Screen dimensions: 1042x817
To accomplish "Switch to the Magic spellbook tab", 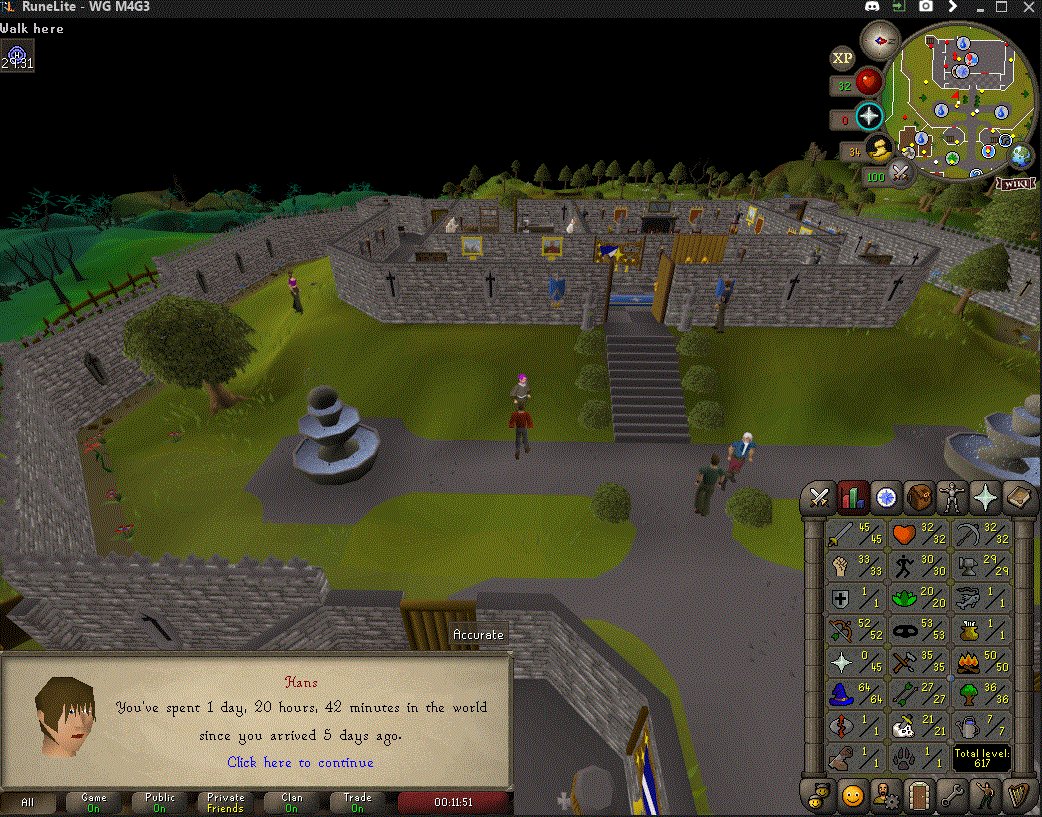I will point(1019,496).
